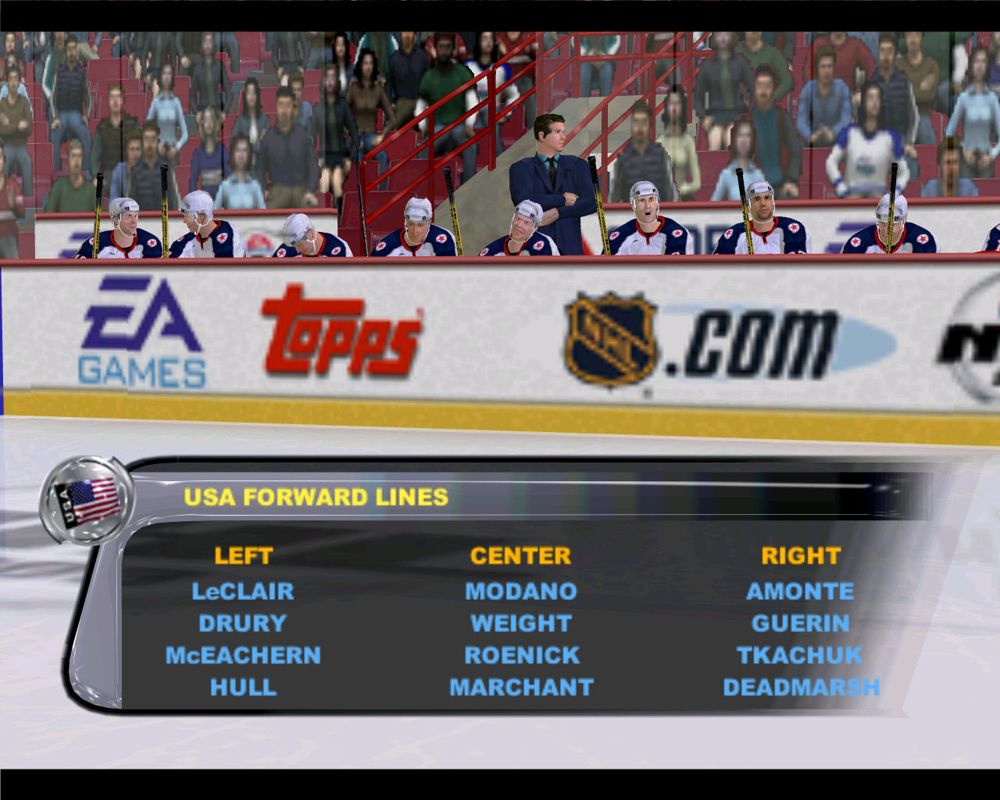Pick McEachern on the third line
1000x800 pixels.
tap(243, 655)
